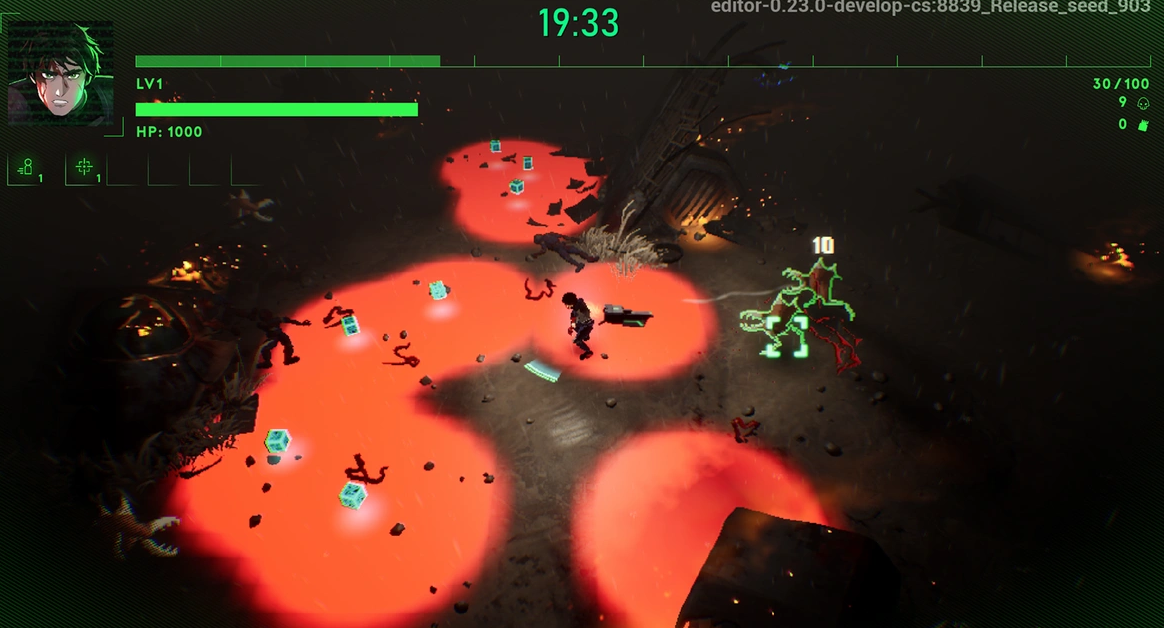Select the dashing figure ability slot

coord(27,168)
